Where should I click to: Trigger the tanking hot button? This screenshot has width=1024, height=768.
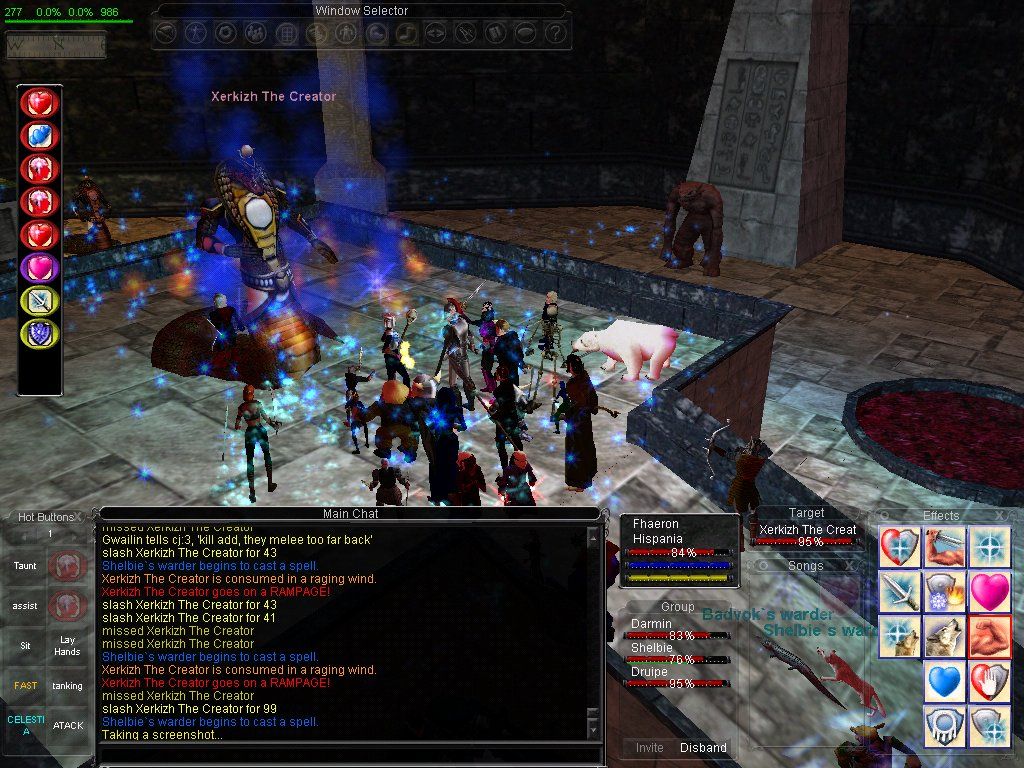67,686
